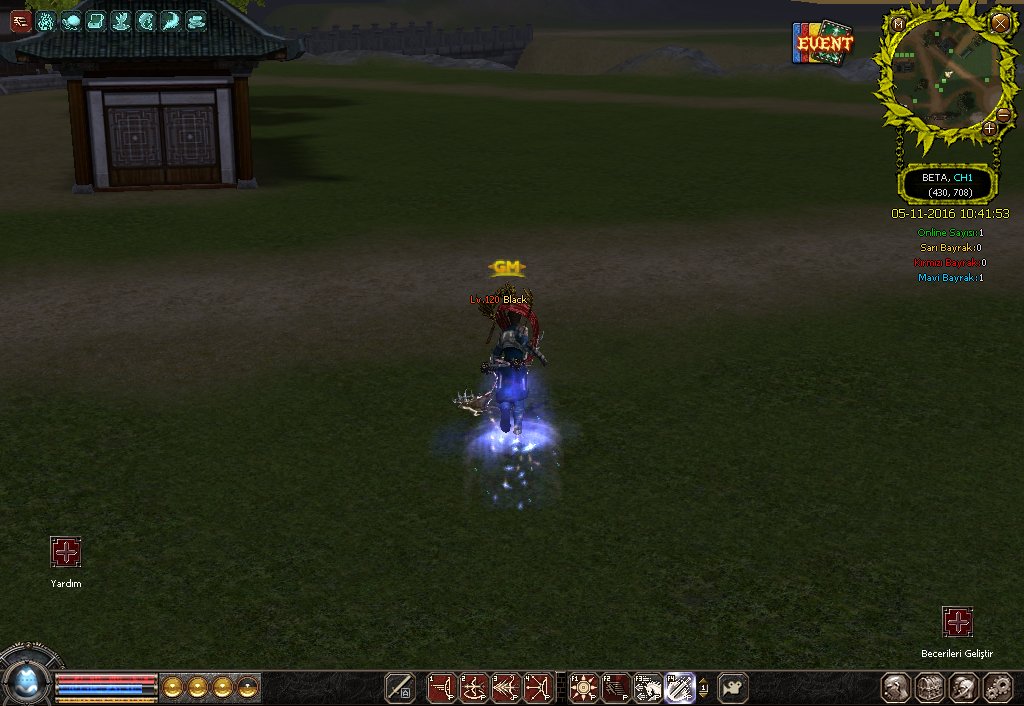Zoom in the minimap with plus button

(x=989, y=128)
